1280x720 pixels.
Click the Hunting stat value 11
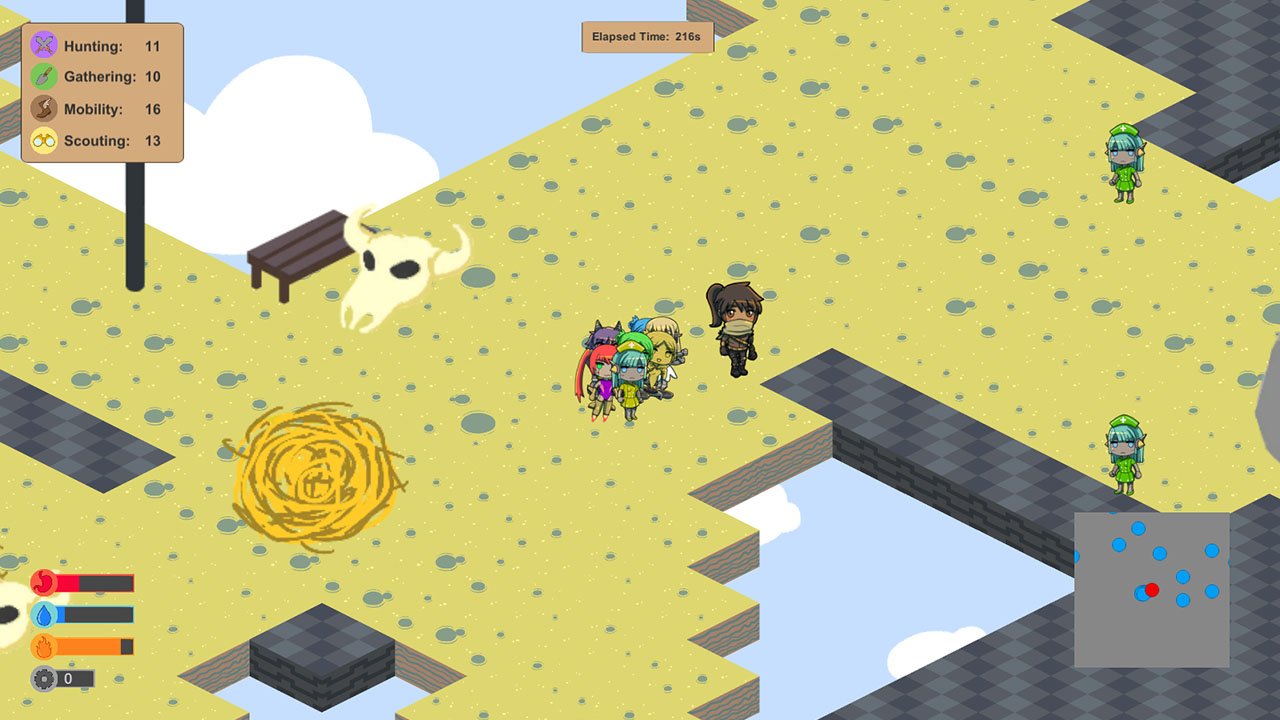coord(153,45)
